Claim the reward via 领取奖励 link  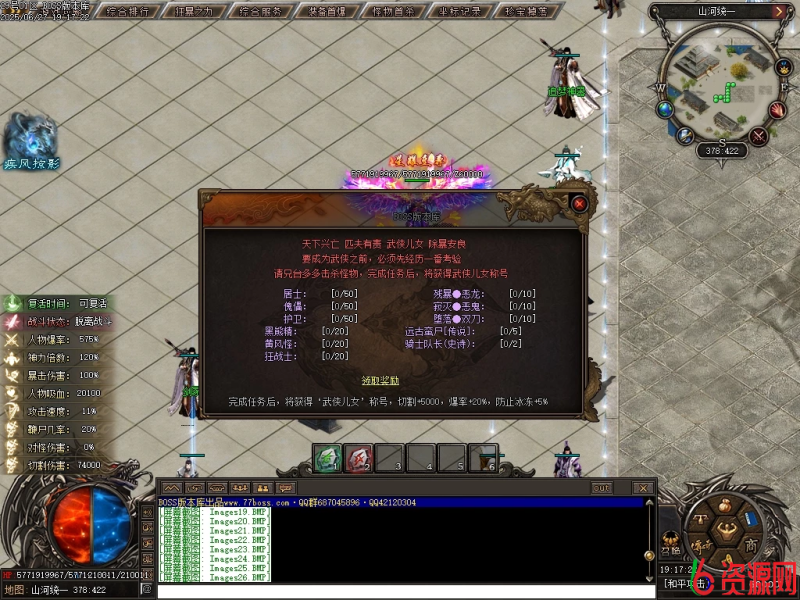(x=380, y=380)
